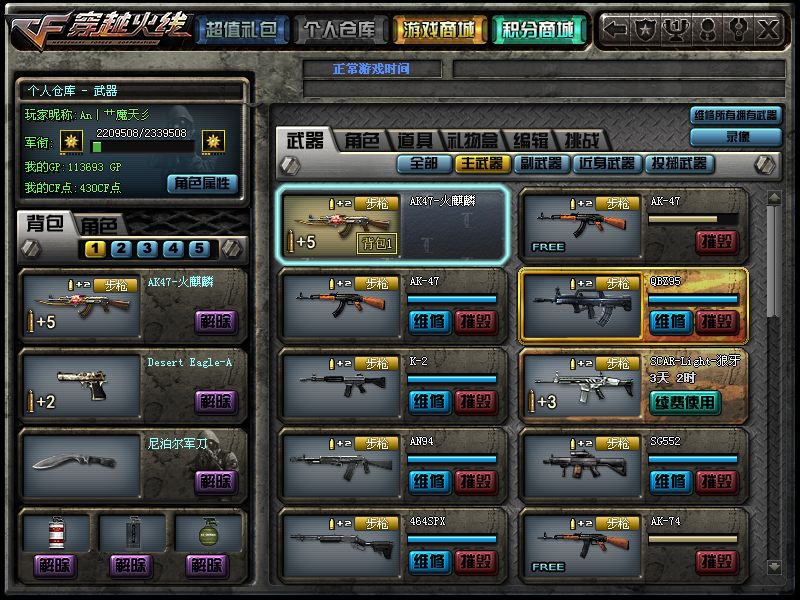
Task: Filter by 近身武器 melee weapons
Action: 606,163
